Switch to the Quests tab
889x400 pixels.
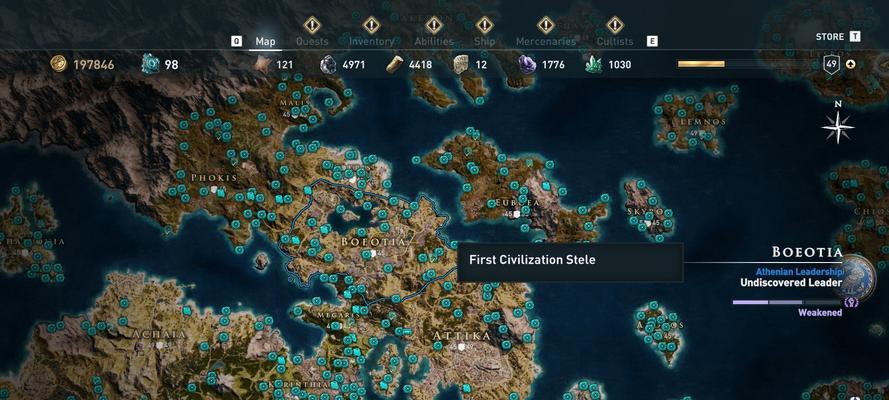pyautogui.click(x=311, y=41)
